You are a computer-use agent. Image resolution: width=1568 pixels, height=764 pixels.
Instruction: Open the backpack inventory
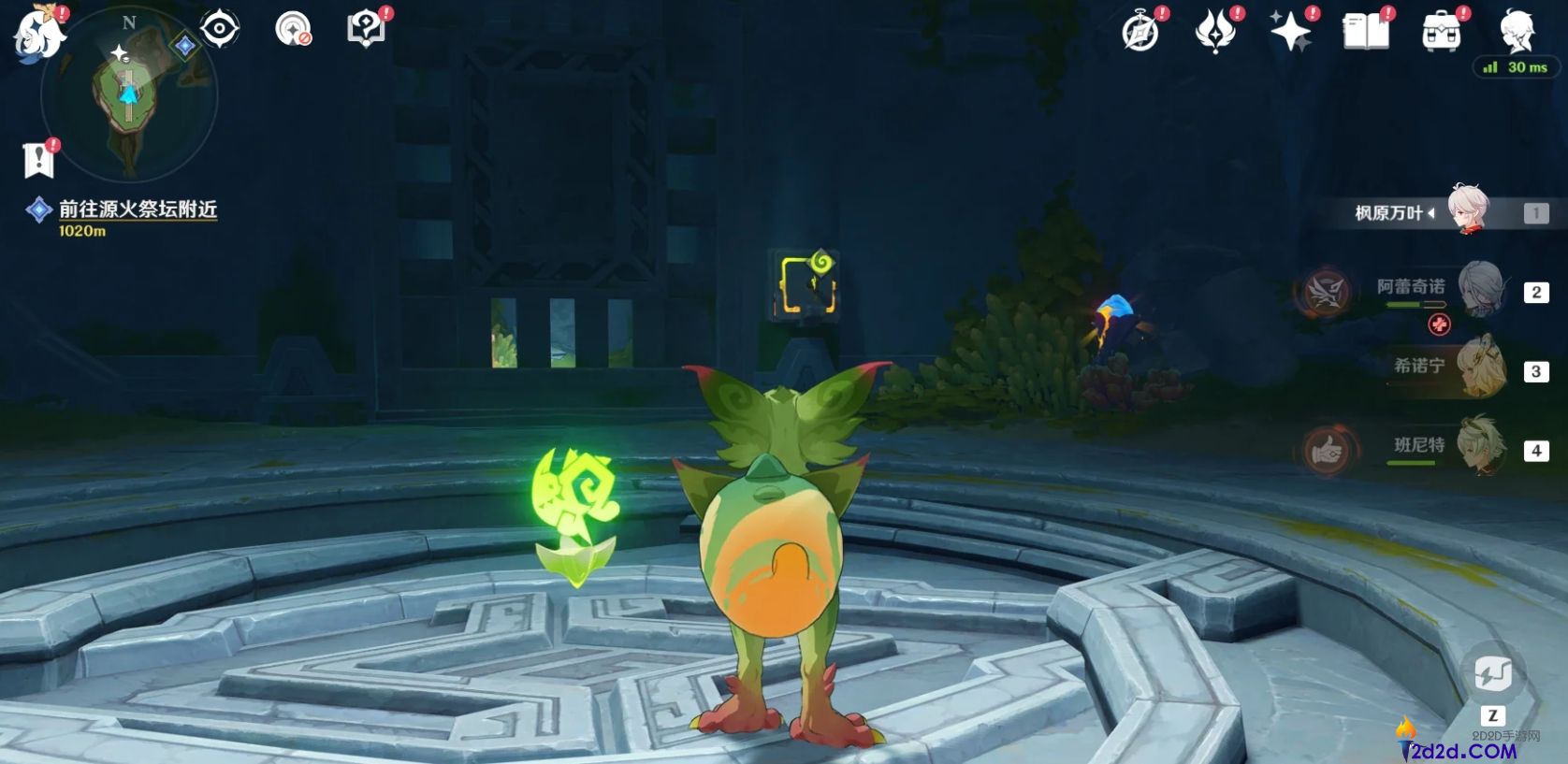pos(1441,33)
